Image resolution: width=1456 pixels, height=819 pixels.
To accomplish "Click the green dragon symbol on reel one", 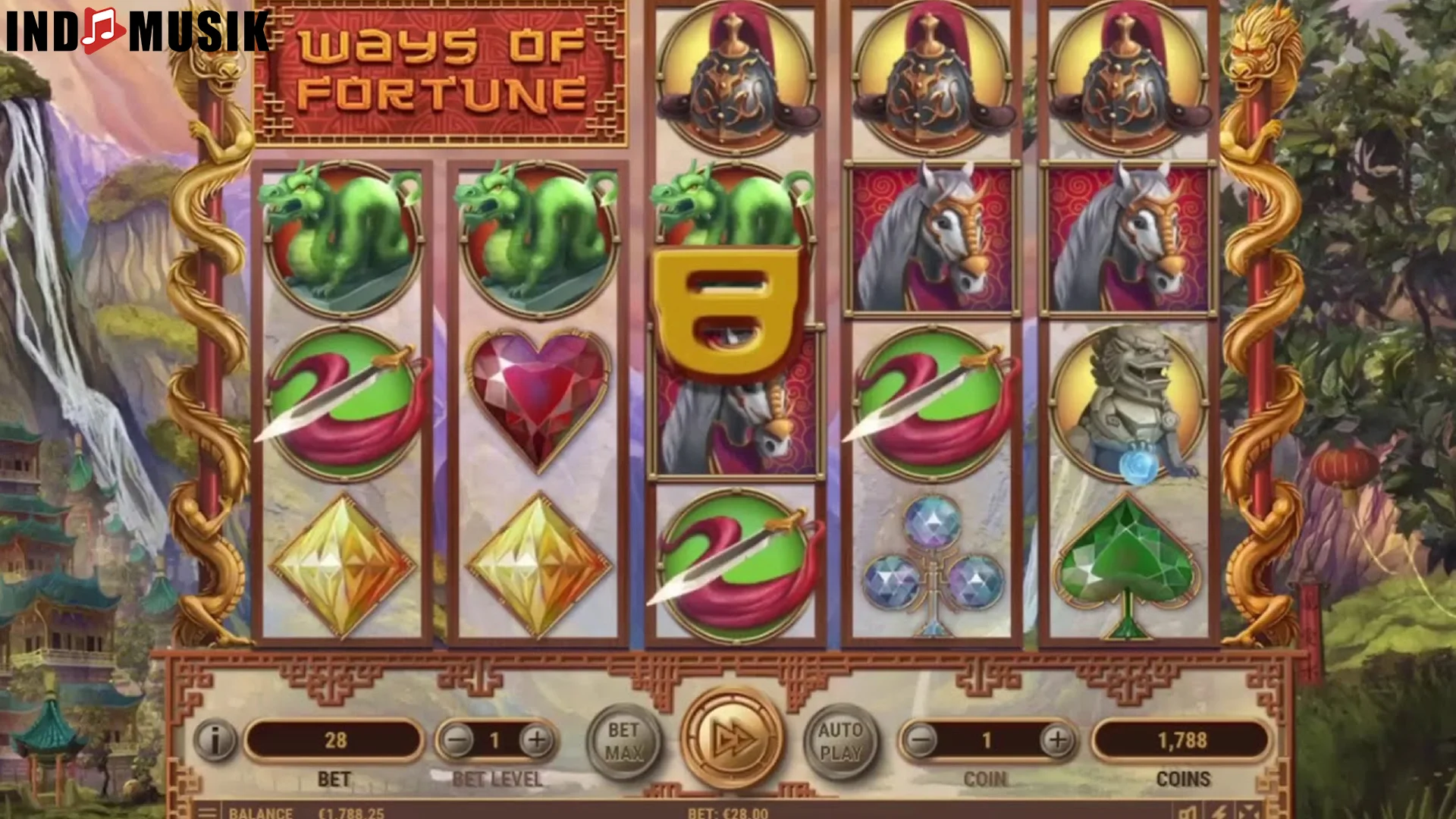I will click(x=340, y=235).
